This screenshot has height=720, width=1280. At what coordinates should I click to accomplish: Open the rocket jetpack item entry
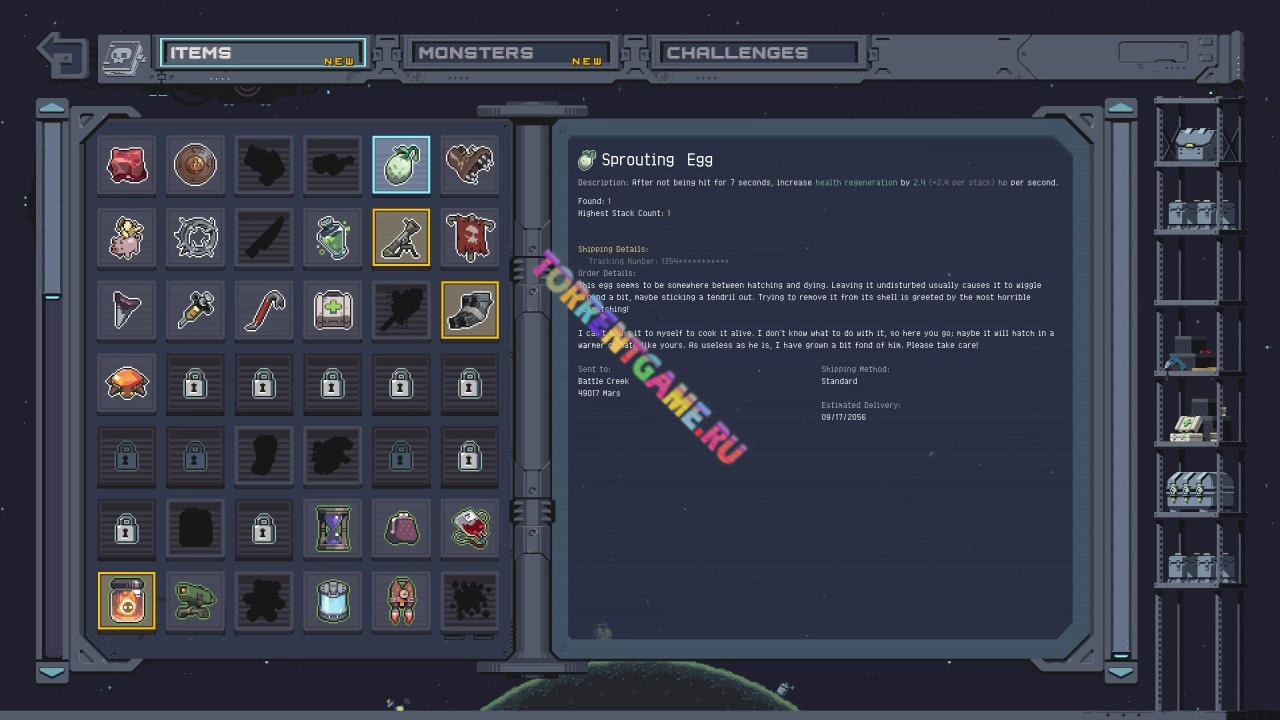401,601
